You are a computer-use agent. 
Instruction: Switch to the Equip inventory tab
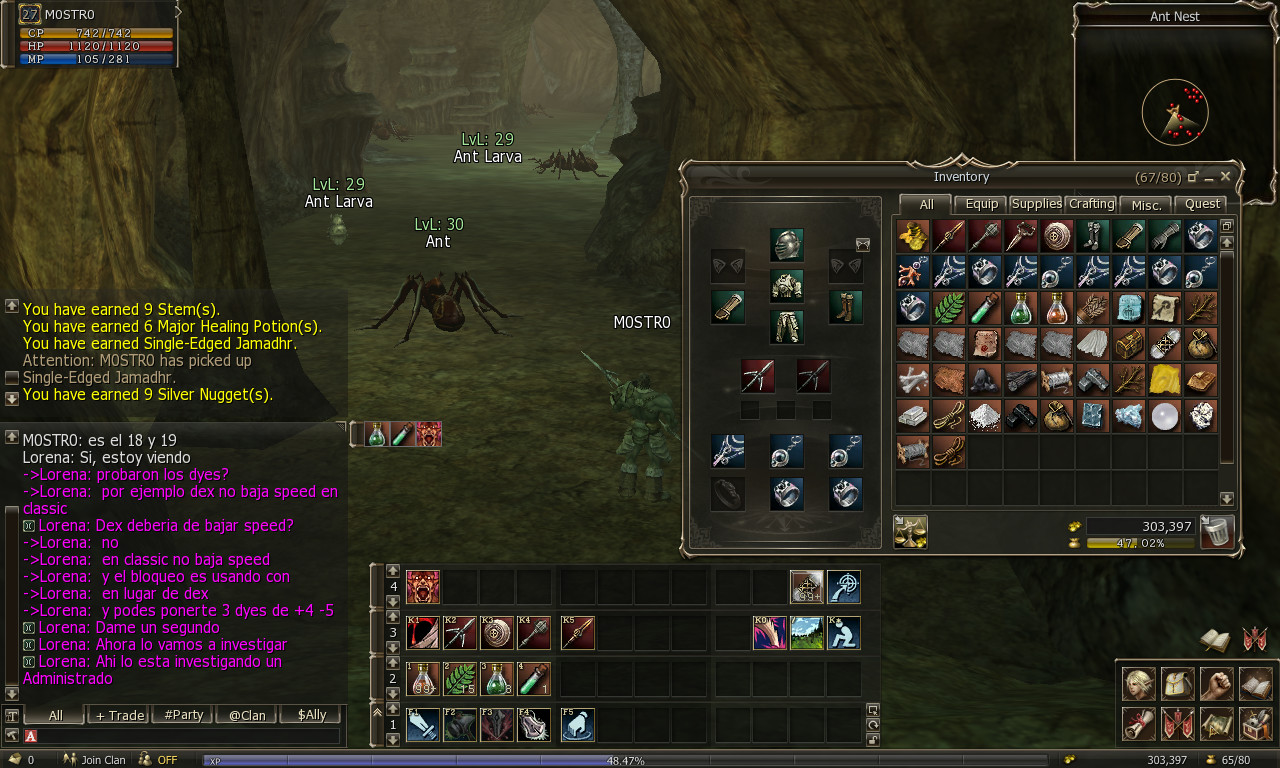[x=981, y=204]
